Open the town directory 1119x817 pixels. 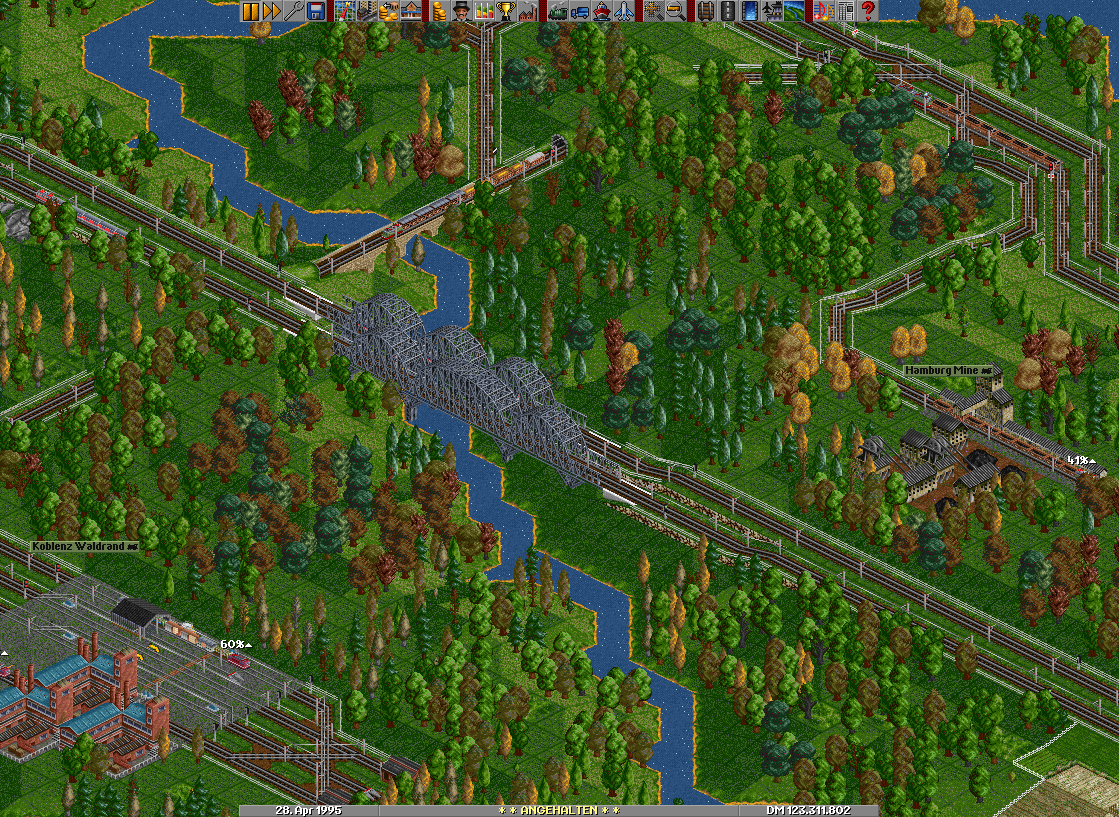pos(366,11)
